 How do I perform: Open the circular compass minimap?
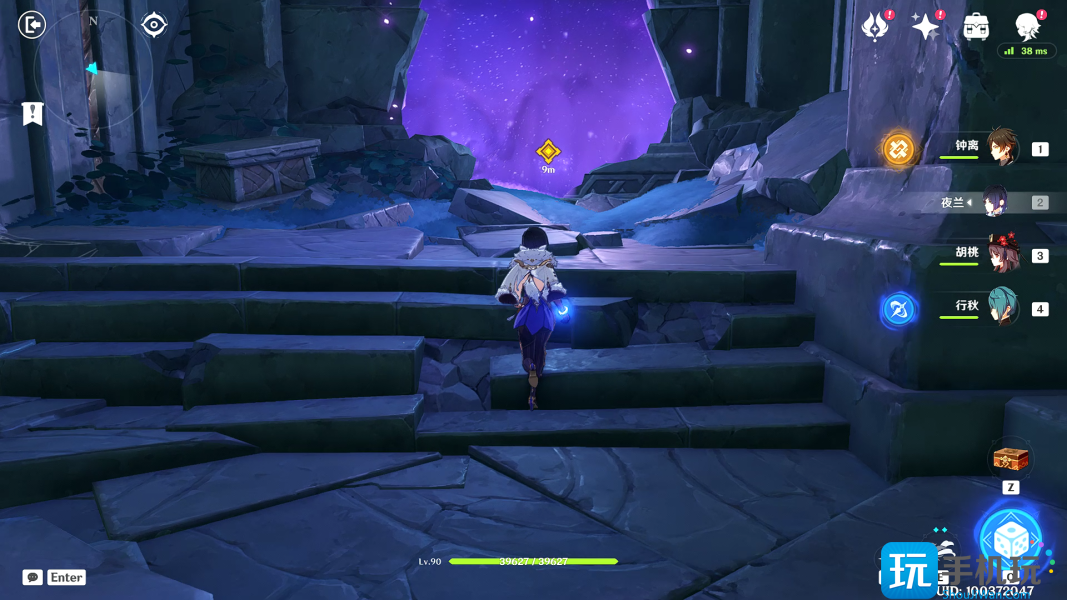click(x=93, y=70)
